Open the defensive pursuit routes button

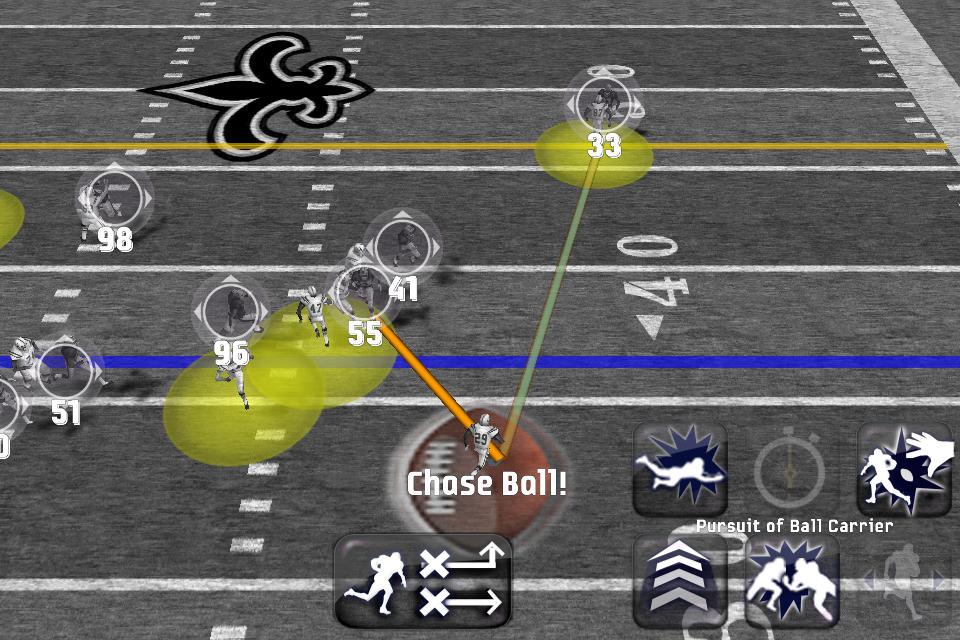(x=423, y=582)
